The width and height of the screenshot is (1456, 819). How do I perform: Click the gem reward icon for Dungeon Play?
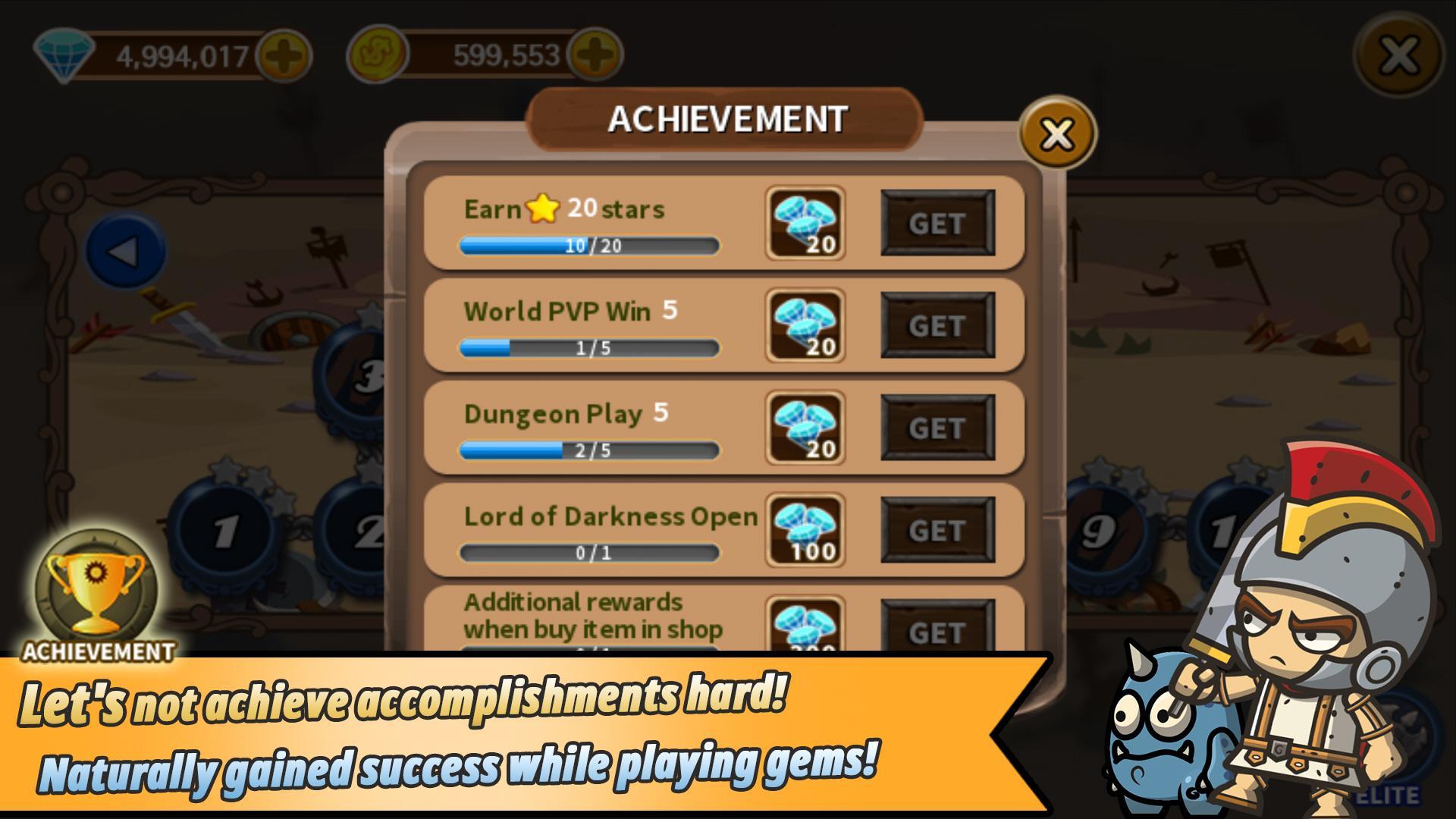coord(805,427)
